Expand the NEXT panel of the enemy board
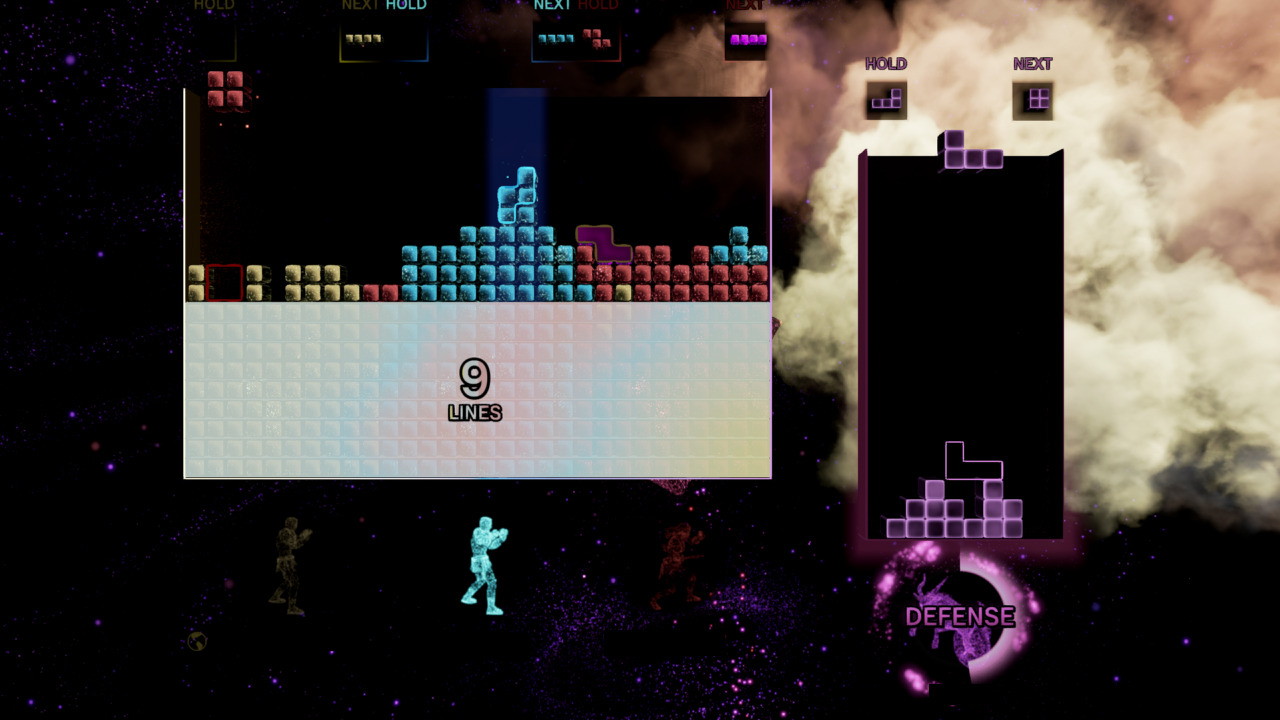The height and width of the screenshot is (720, 1280). point(1034,63)
